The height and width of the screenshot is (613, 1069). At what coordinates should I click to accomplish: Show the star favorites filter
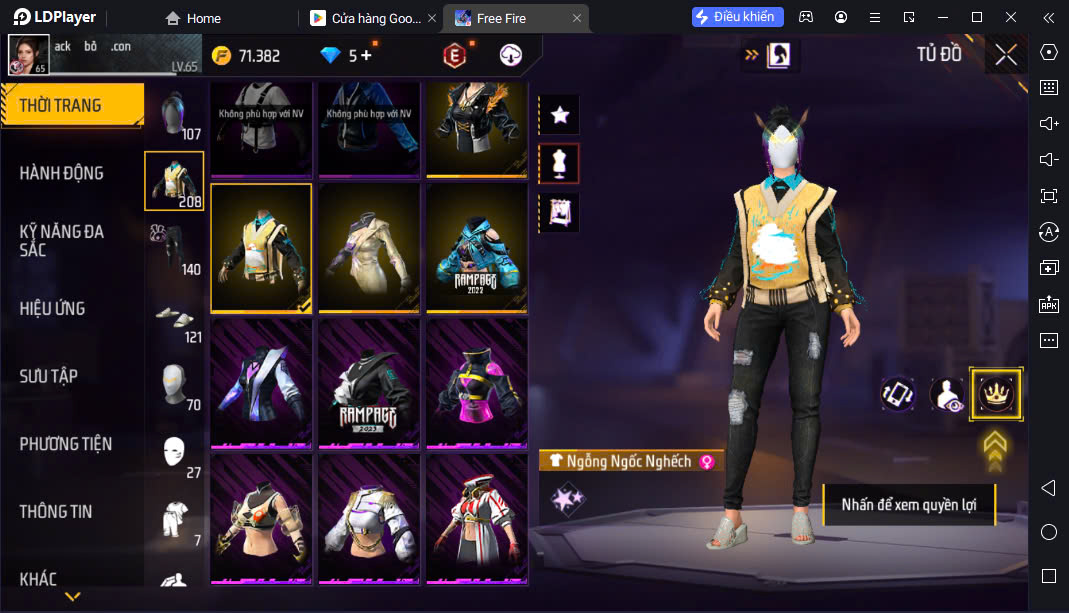[x=560, y=115]
